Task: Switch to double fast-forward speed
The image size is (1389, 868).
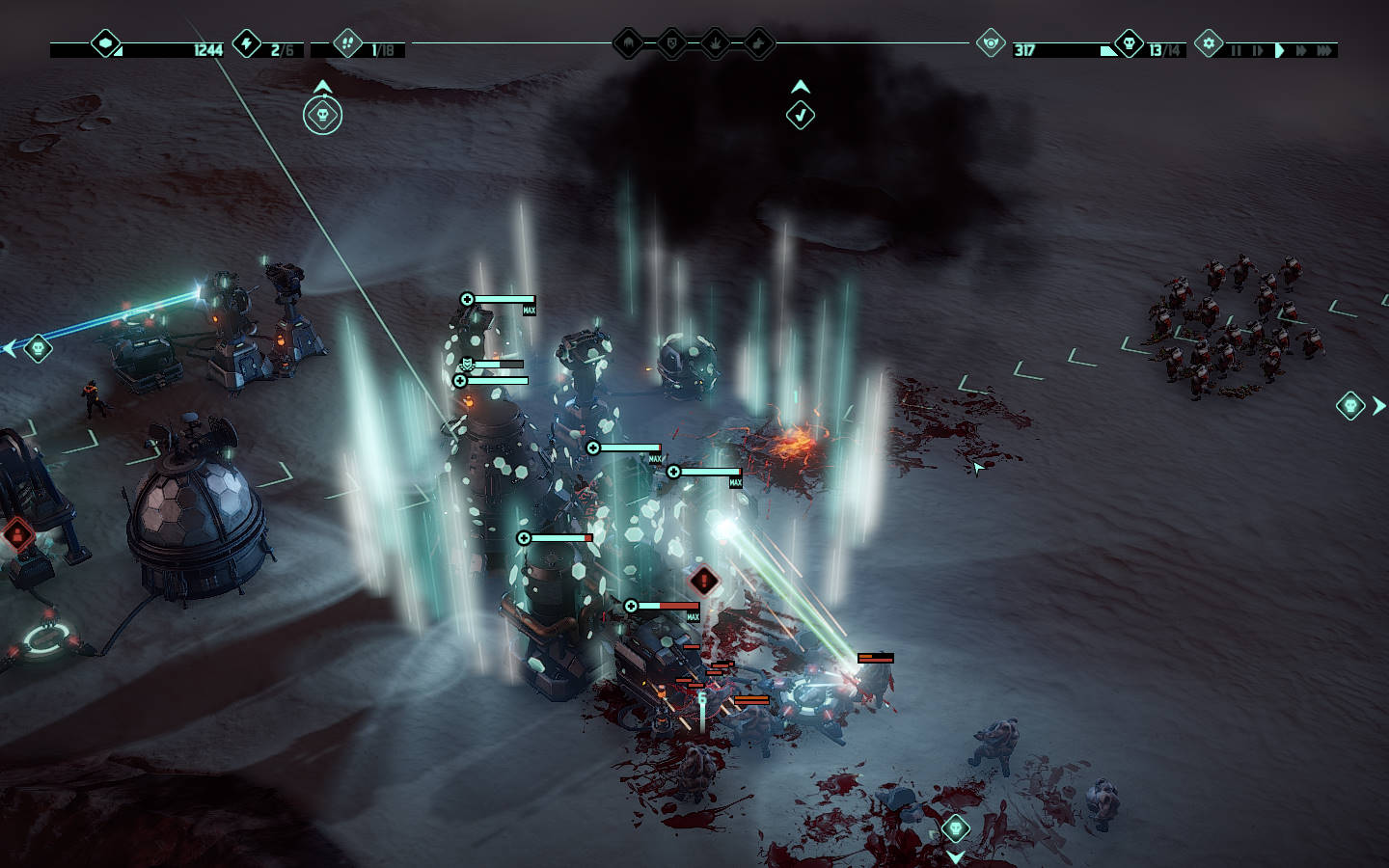Action: 1301,50
